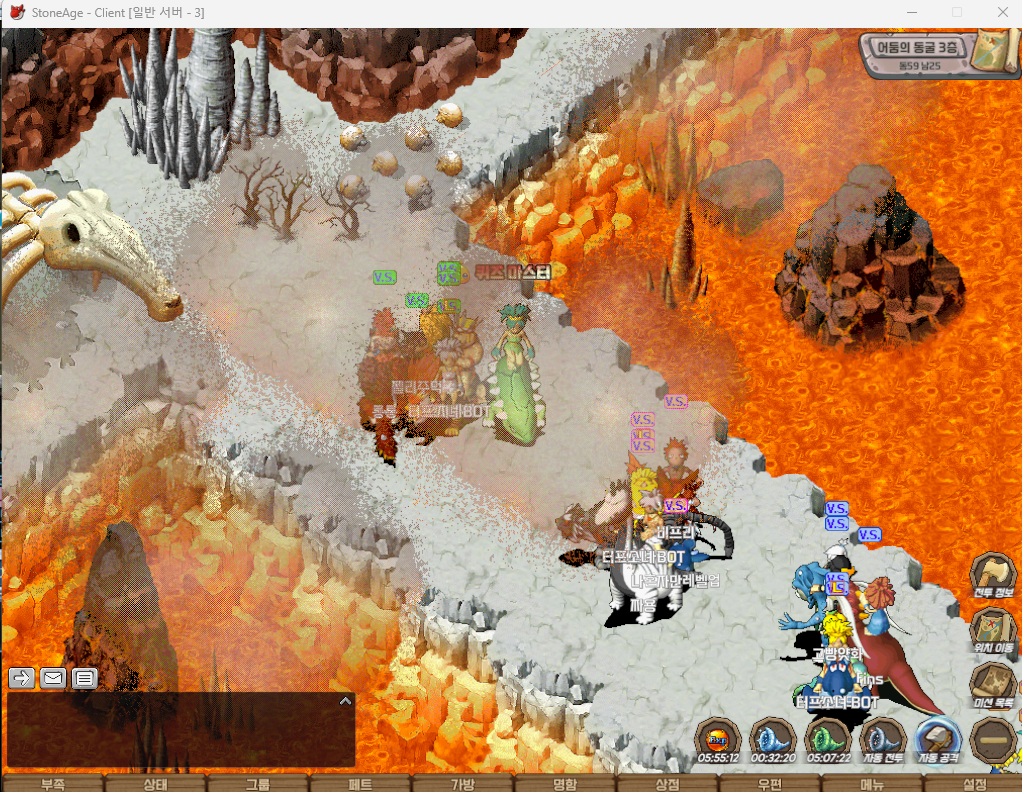
Task: Expand the chat box with the arrow
Action: 345,701
